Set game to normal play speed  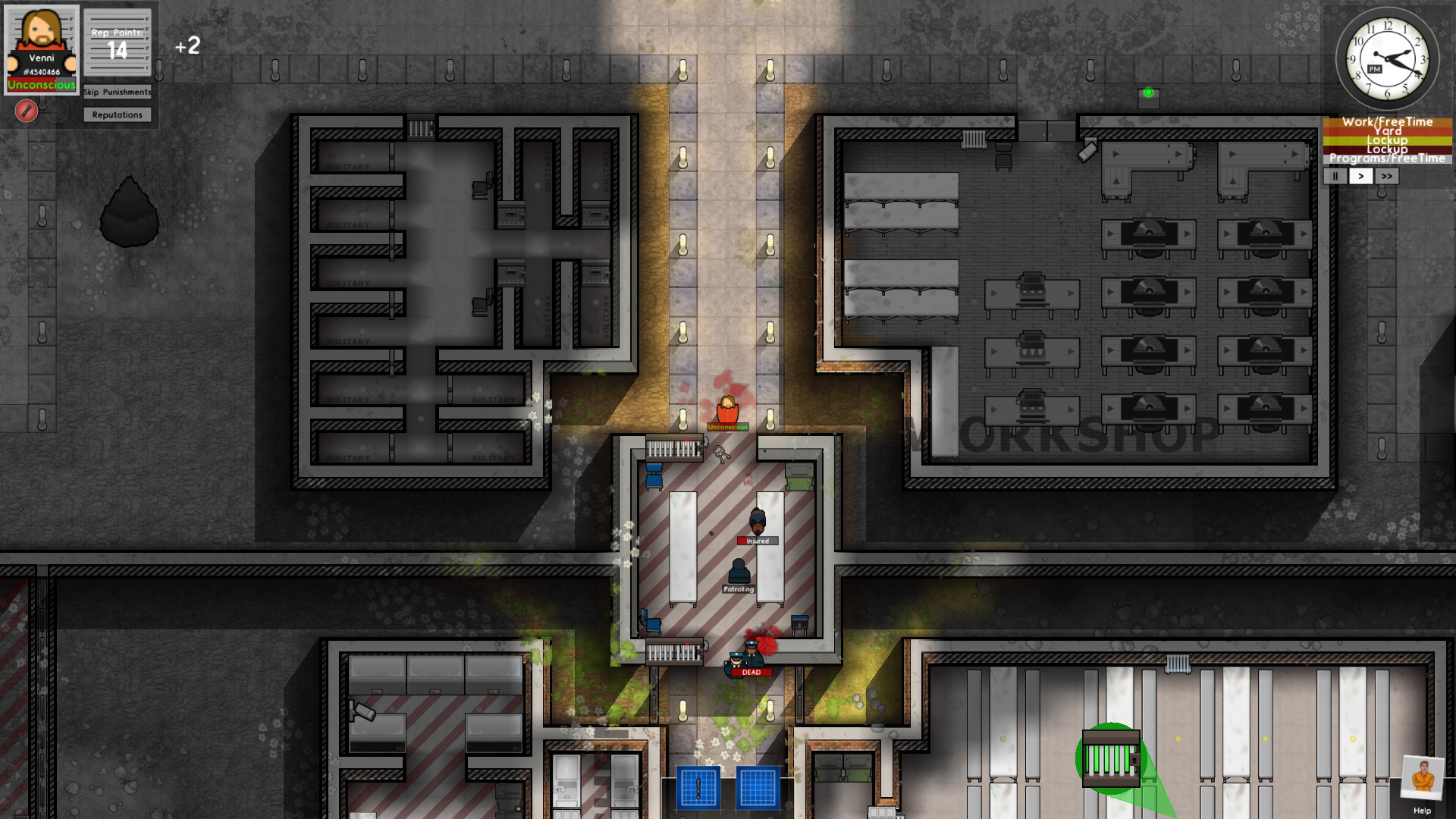click(x=1361, y=176)
